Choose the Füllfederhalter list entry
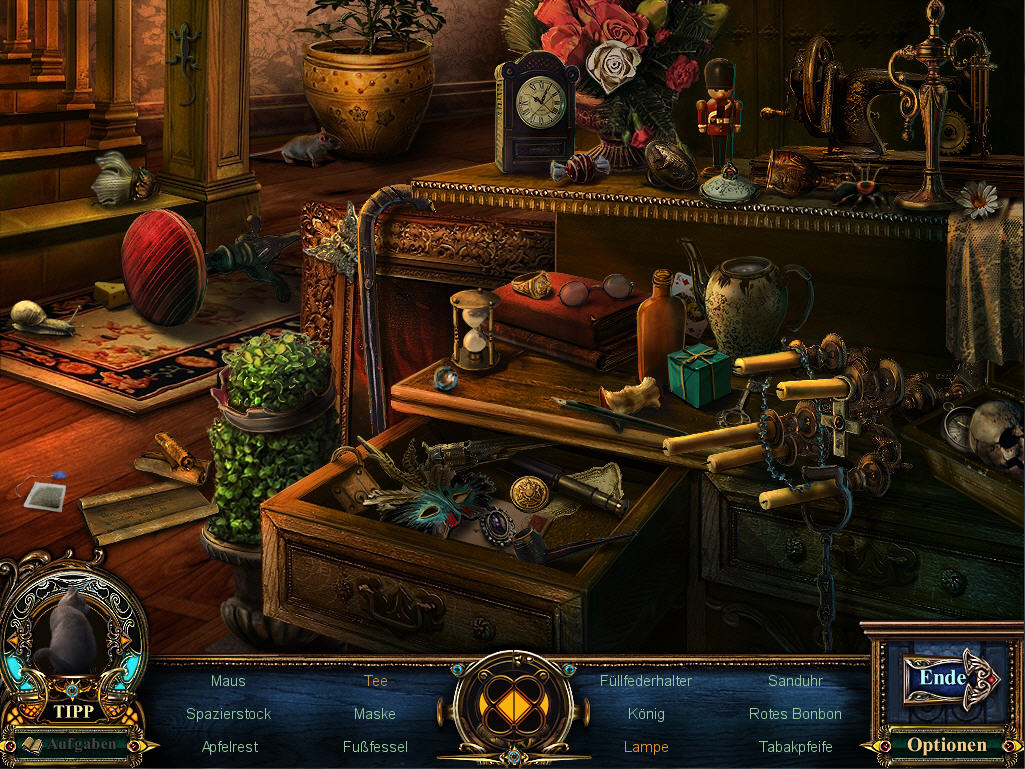Viewport: 1025px width, 769px height. click(646, 681)
